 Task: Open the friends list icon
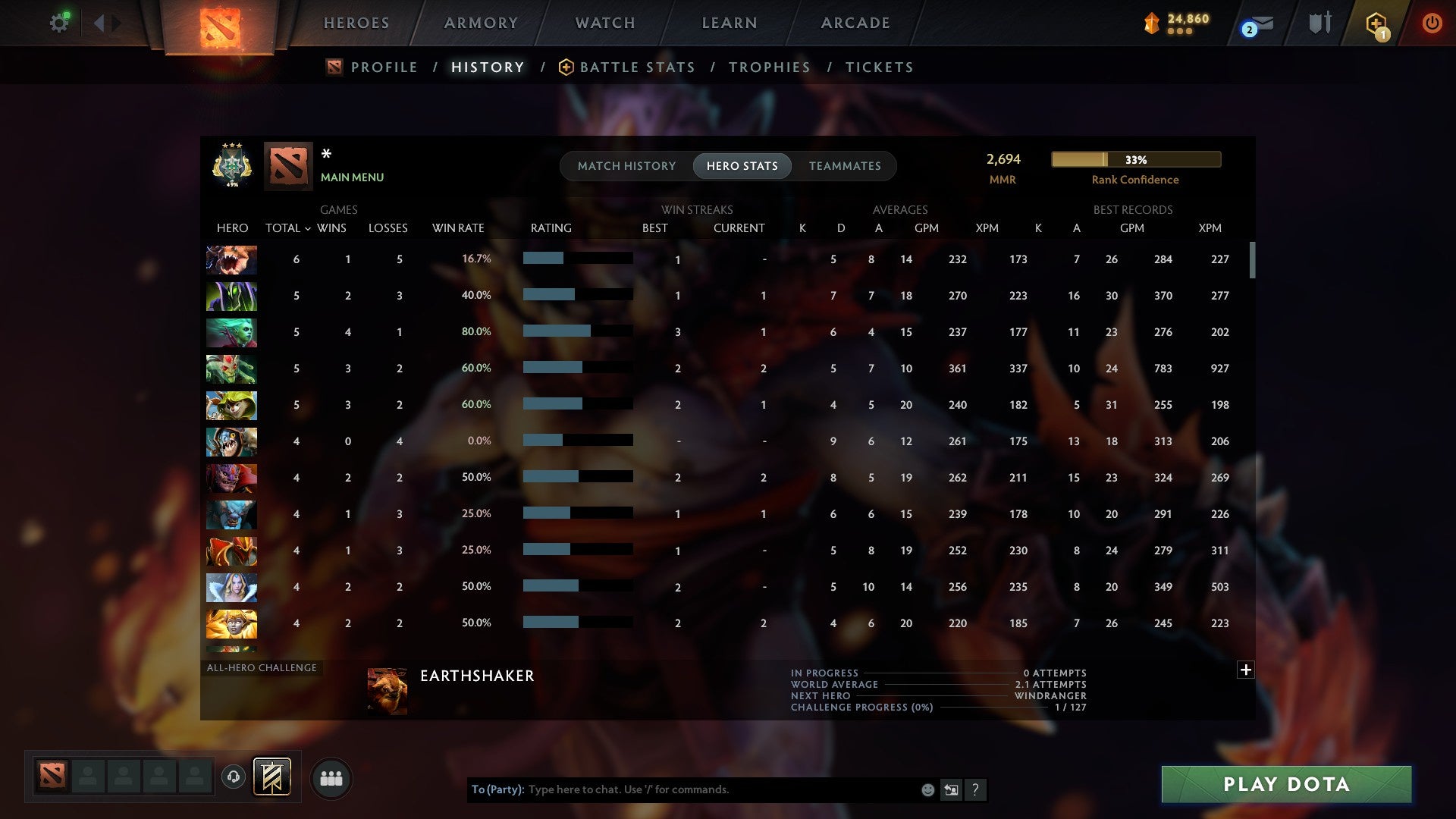tap(331, 778)
